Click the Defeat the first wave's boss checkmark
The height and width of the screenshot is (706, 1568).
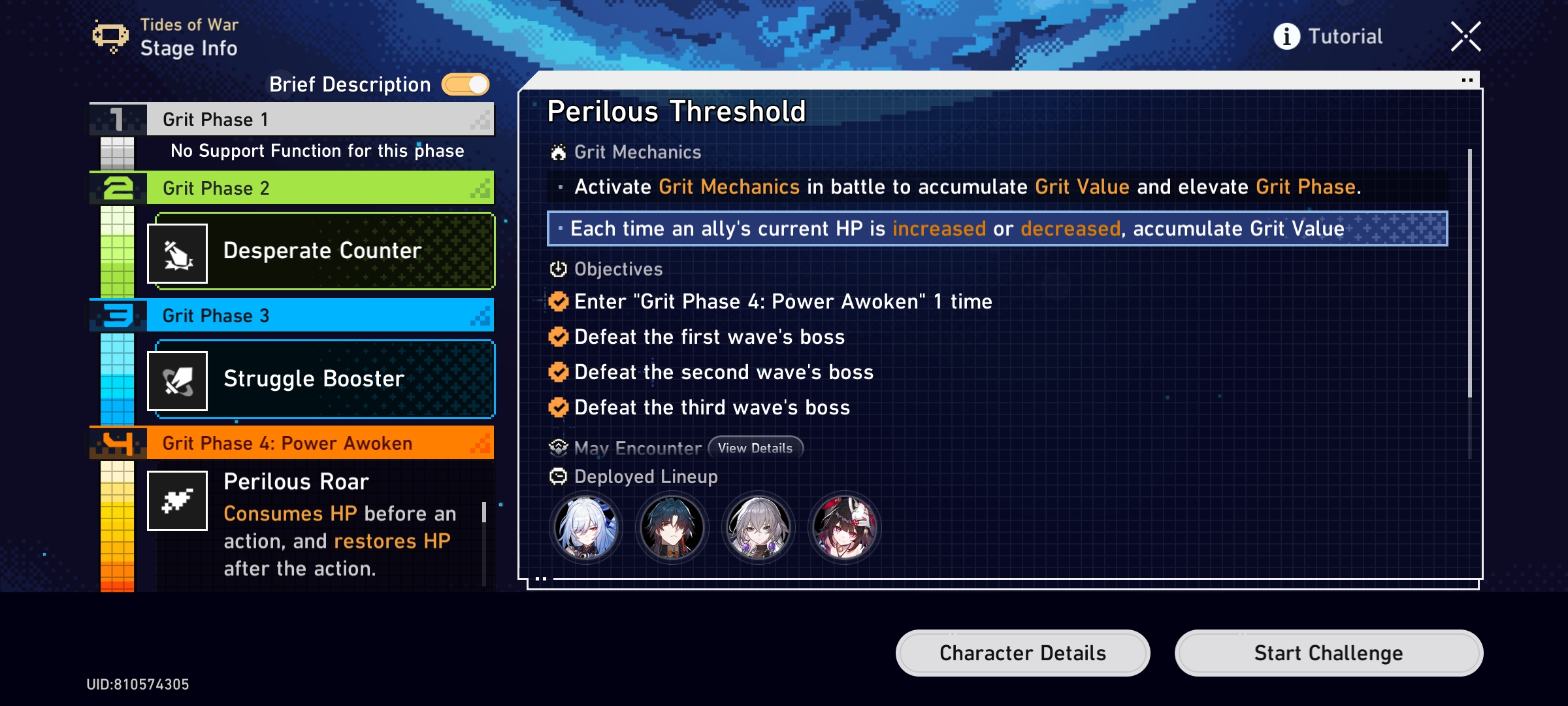pos(558,337)
